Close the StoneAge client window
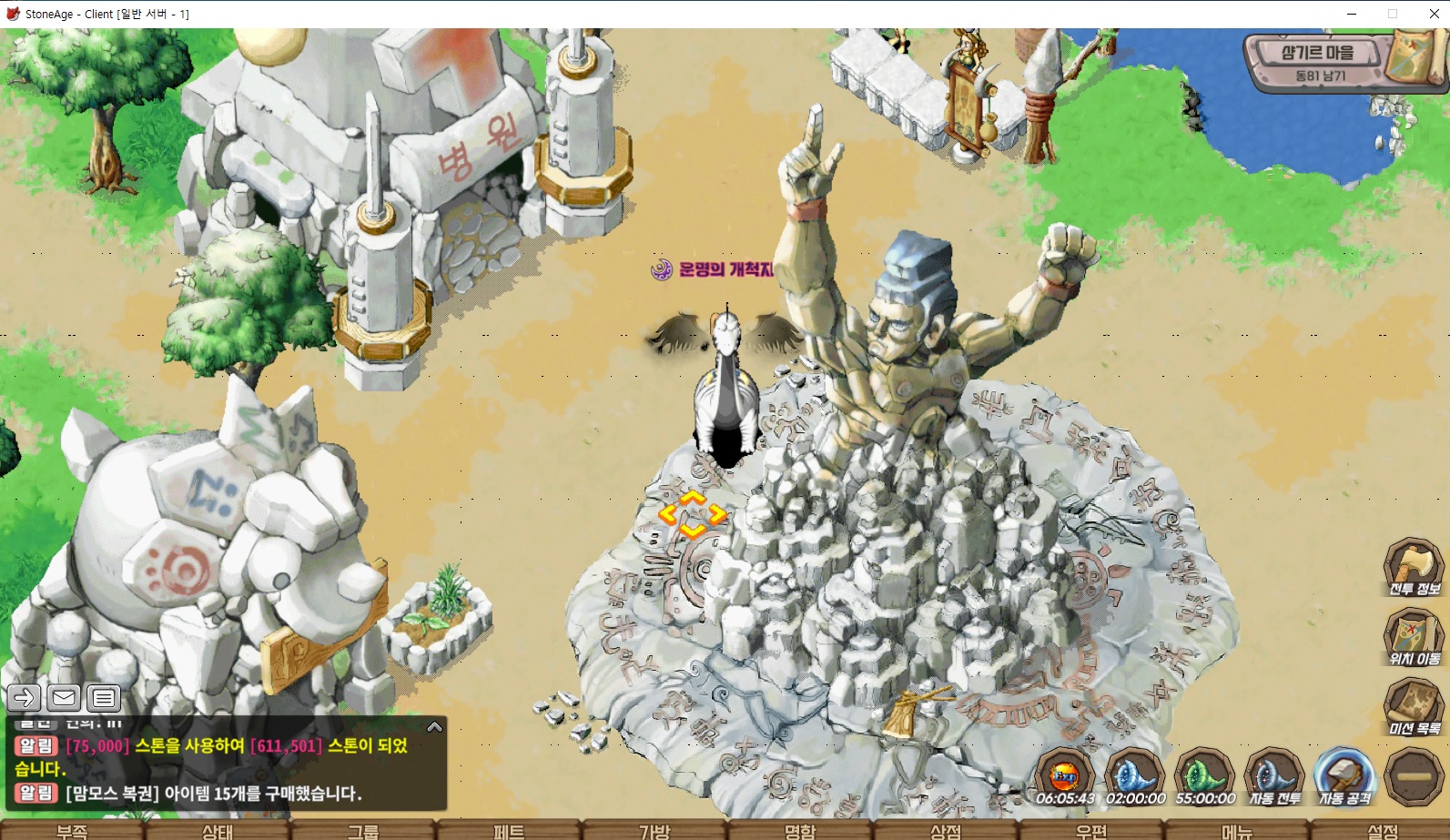The image size is (1450, 840). (x=1434, y=14)
